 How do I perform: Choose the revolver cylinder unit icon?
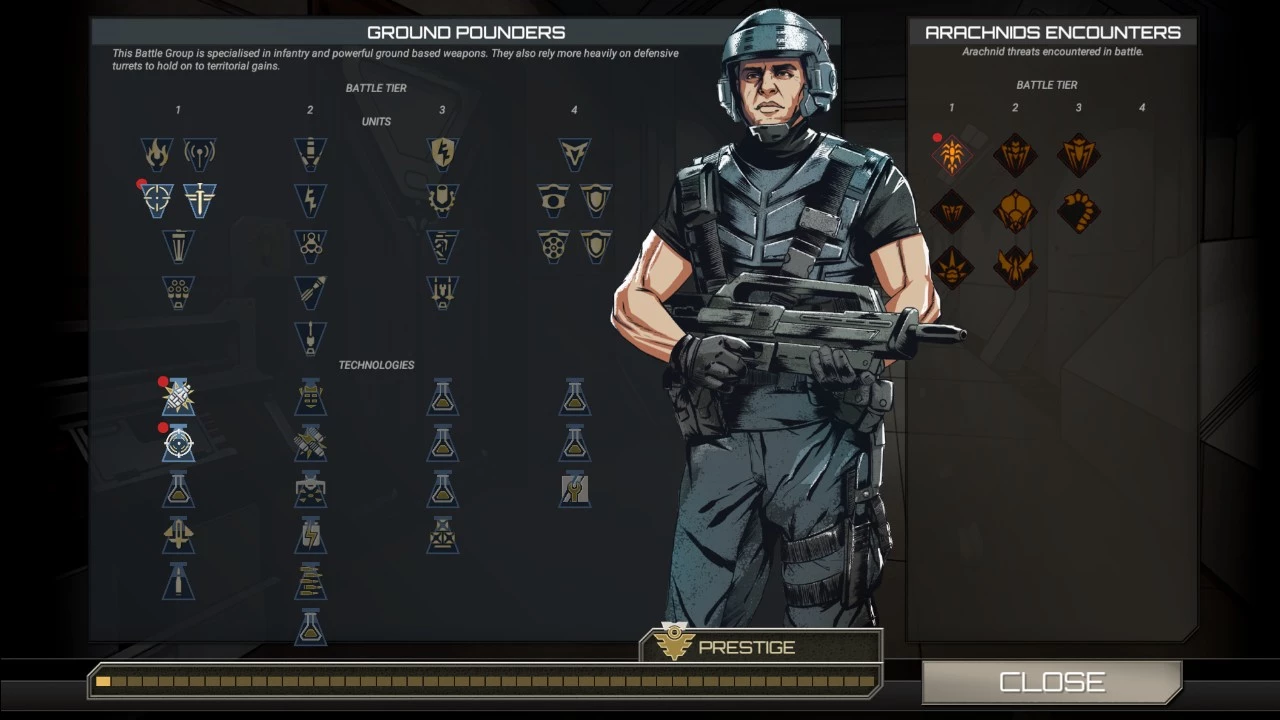pyautogui.click(x=553, y=246)
